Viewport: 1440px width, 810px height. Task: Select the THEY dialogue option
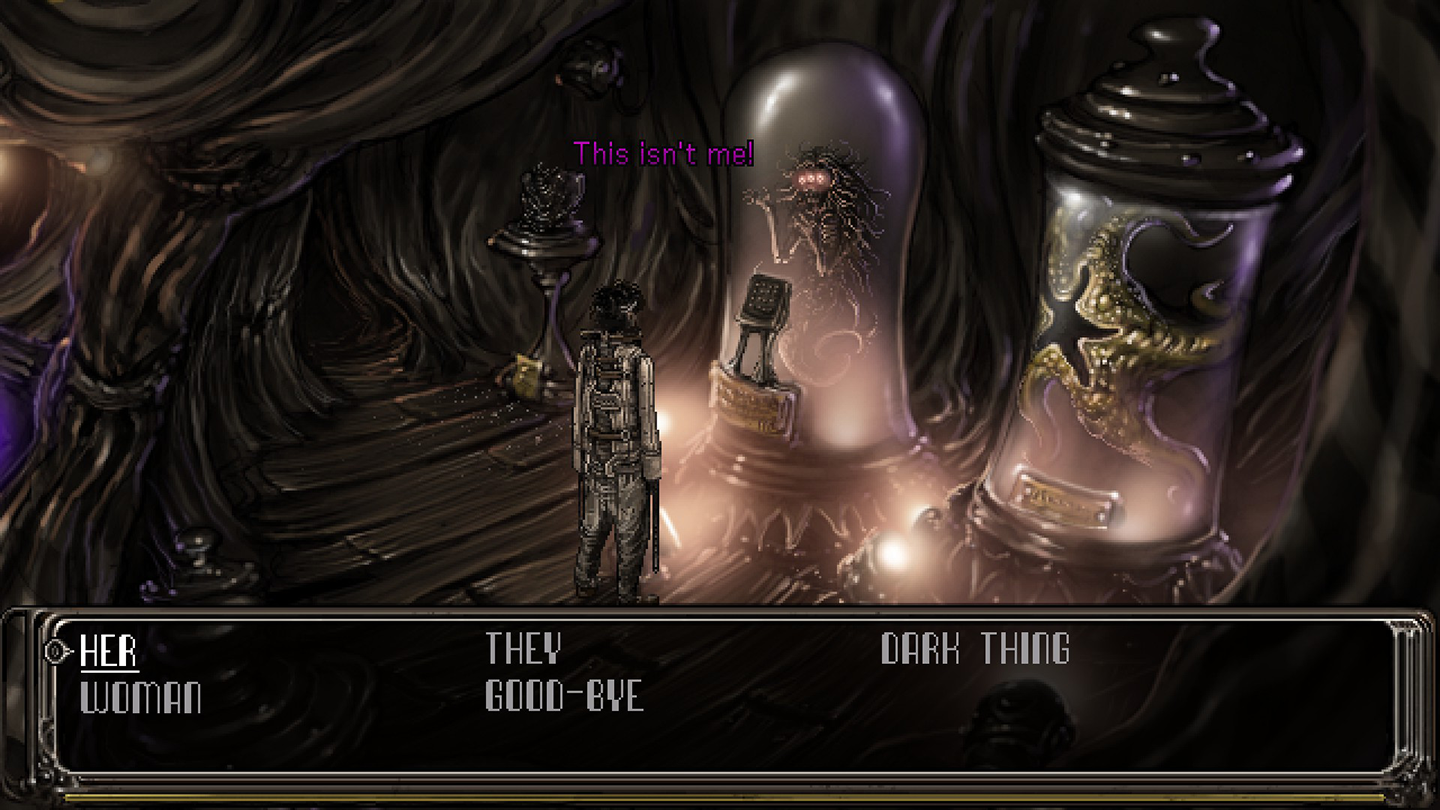523,650
